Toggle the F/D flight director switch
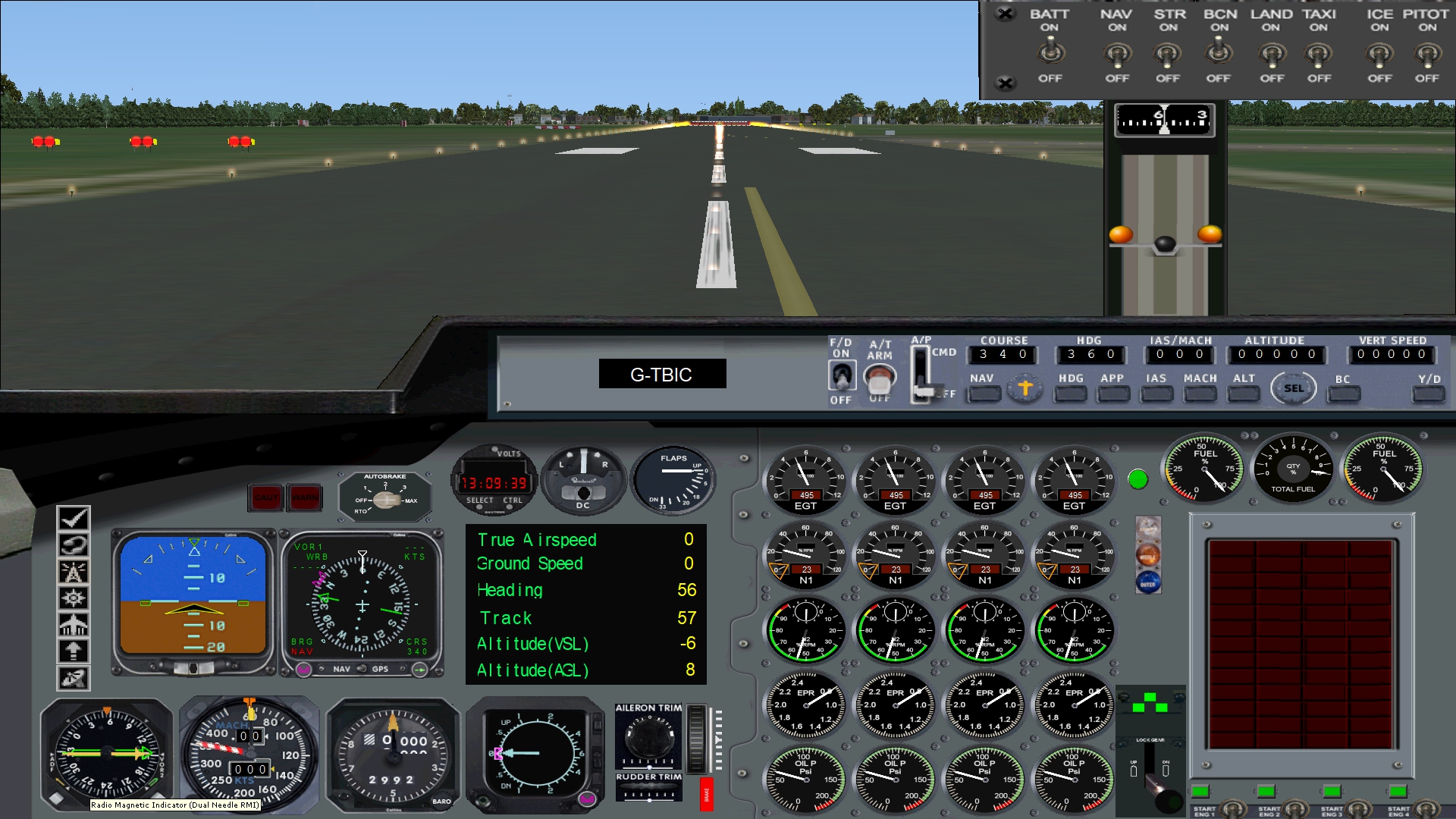This screenshot has width=1456, height=819. pos(841,375)
